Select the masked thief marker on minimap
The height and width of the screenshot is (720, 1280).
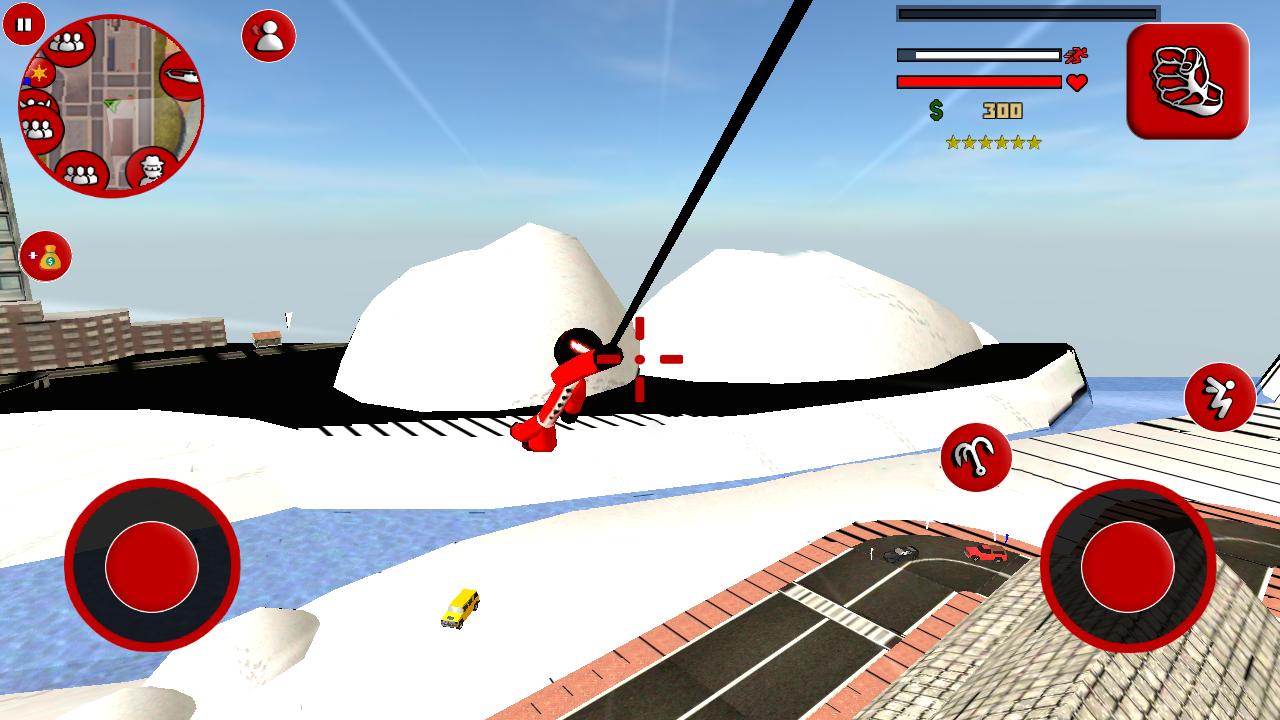151,168
